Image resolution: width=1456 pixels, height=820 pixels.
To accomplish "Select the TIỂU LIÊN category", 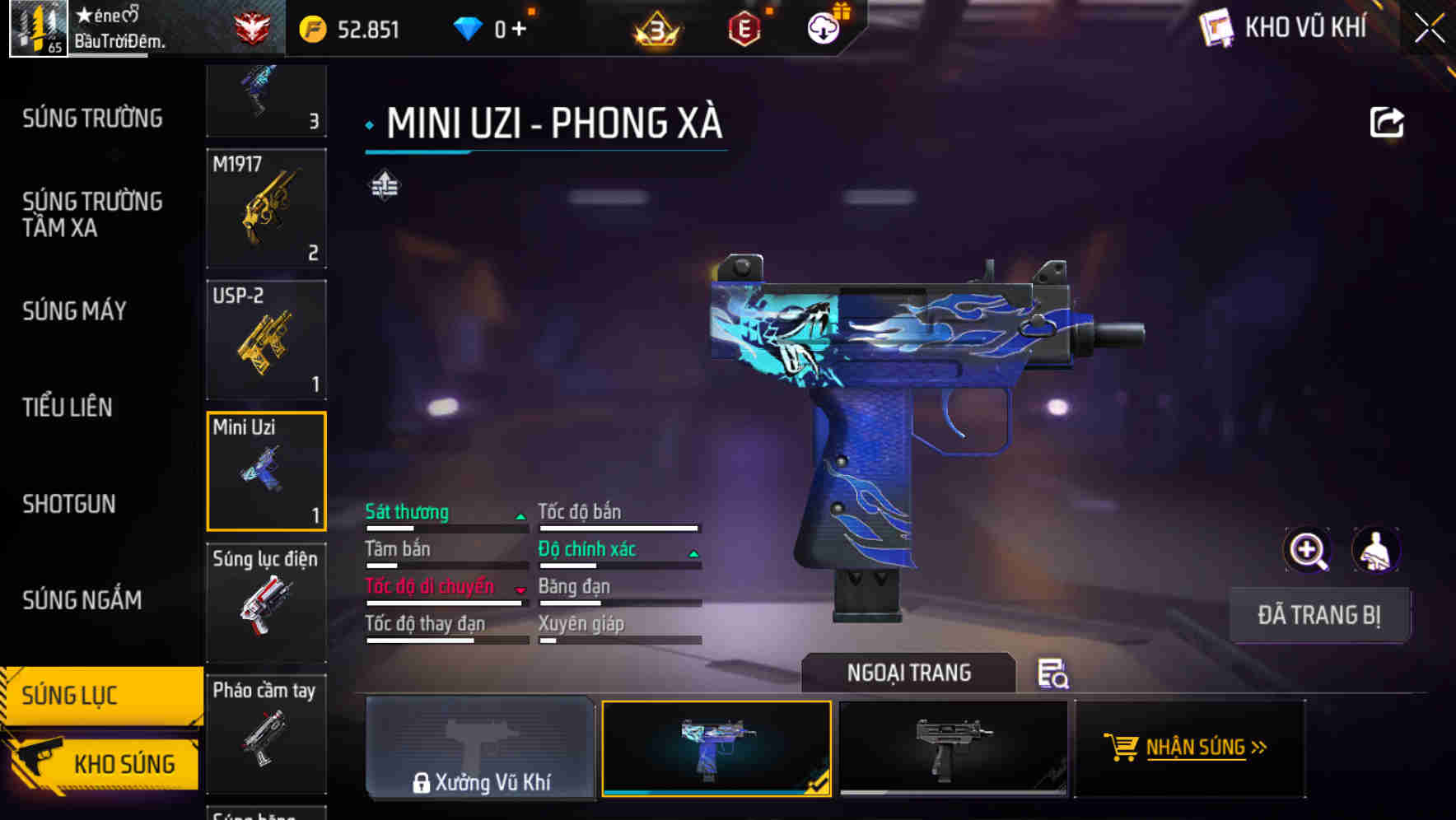I will (x=68, y=407).
